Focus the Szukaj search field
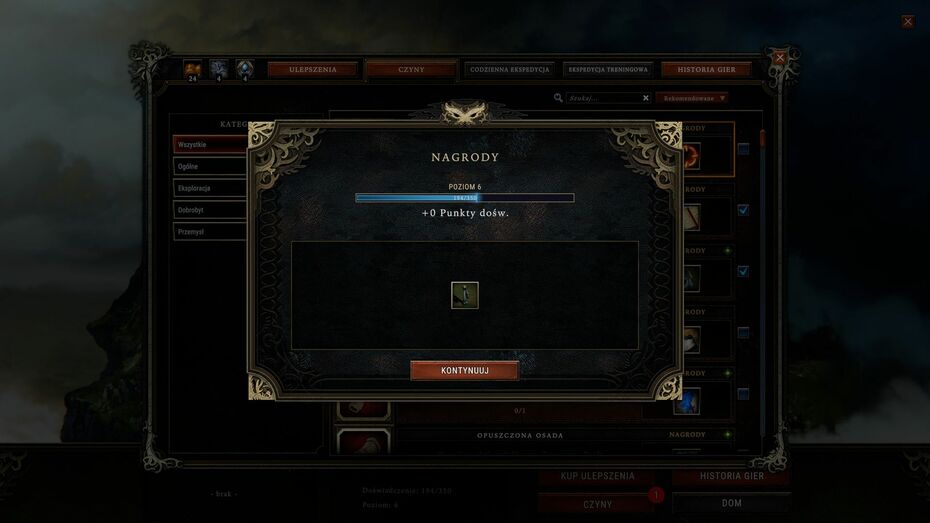 tap(603, 98)
